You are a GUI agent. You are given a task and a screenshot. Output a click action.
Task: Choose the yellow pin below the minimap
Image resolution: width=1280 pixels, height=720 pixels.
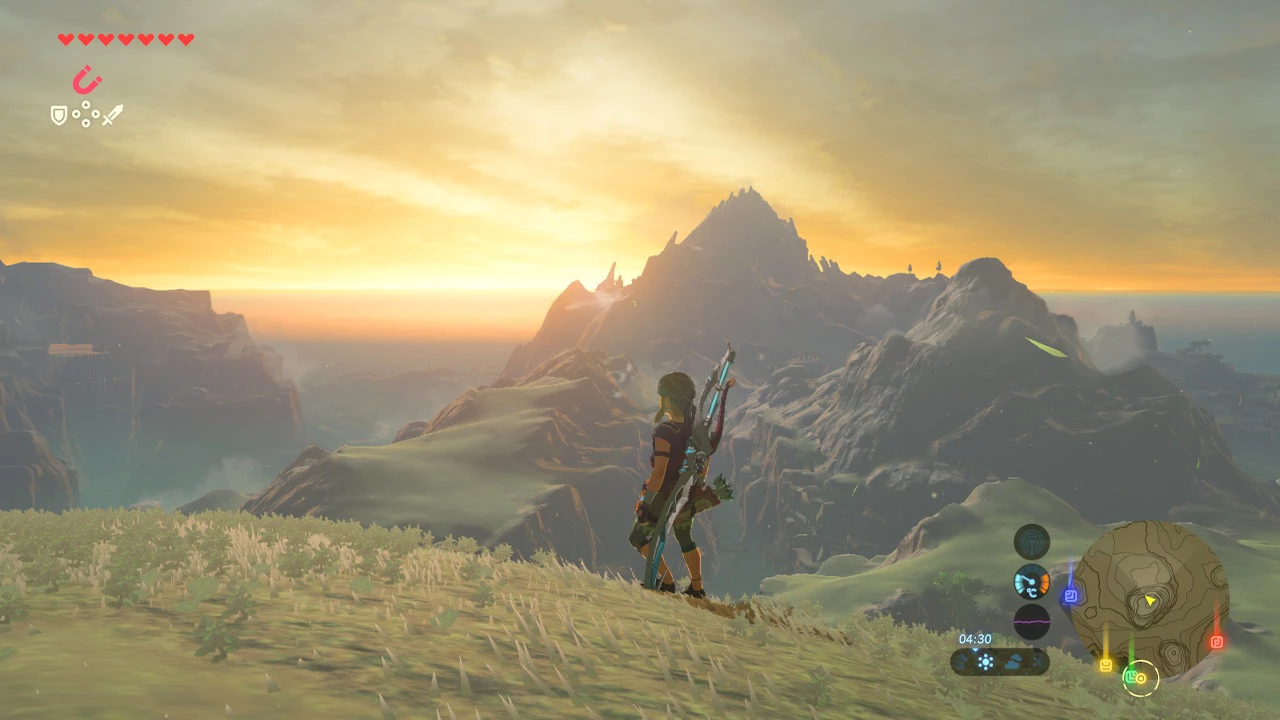click(1106, 664)
